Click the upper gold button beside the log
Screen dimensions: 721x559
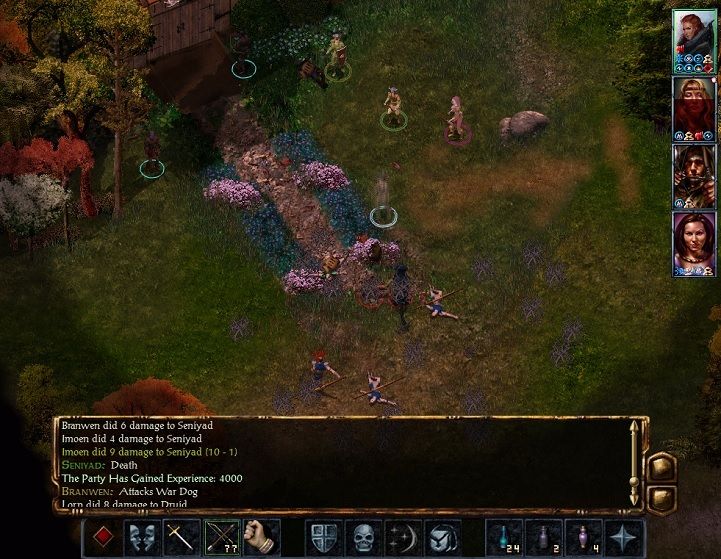[660, 467]
